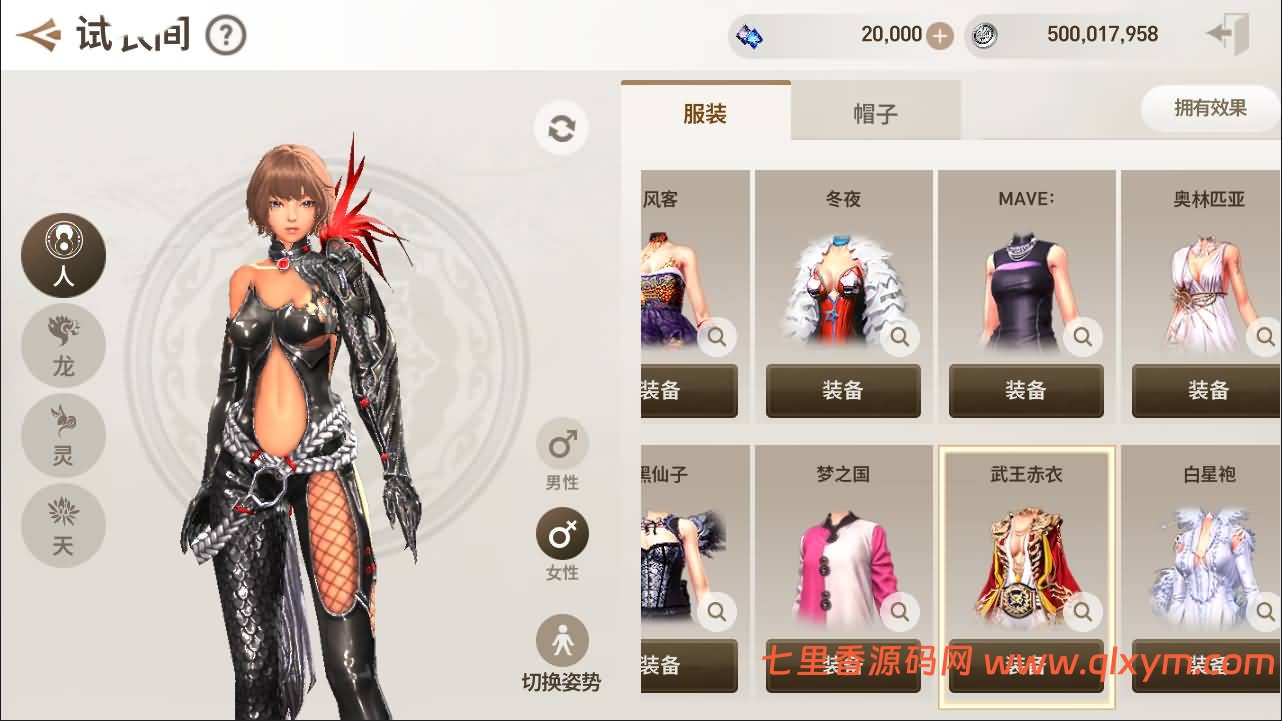Open the 拥有效果 button

pyautogui.click(x=1209, y=108)
